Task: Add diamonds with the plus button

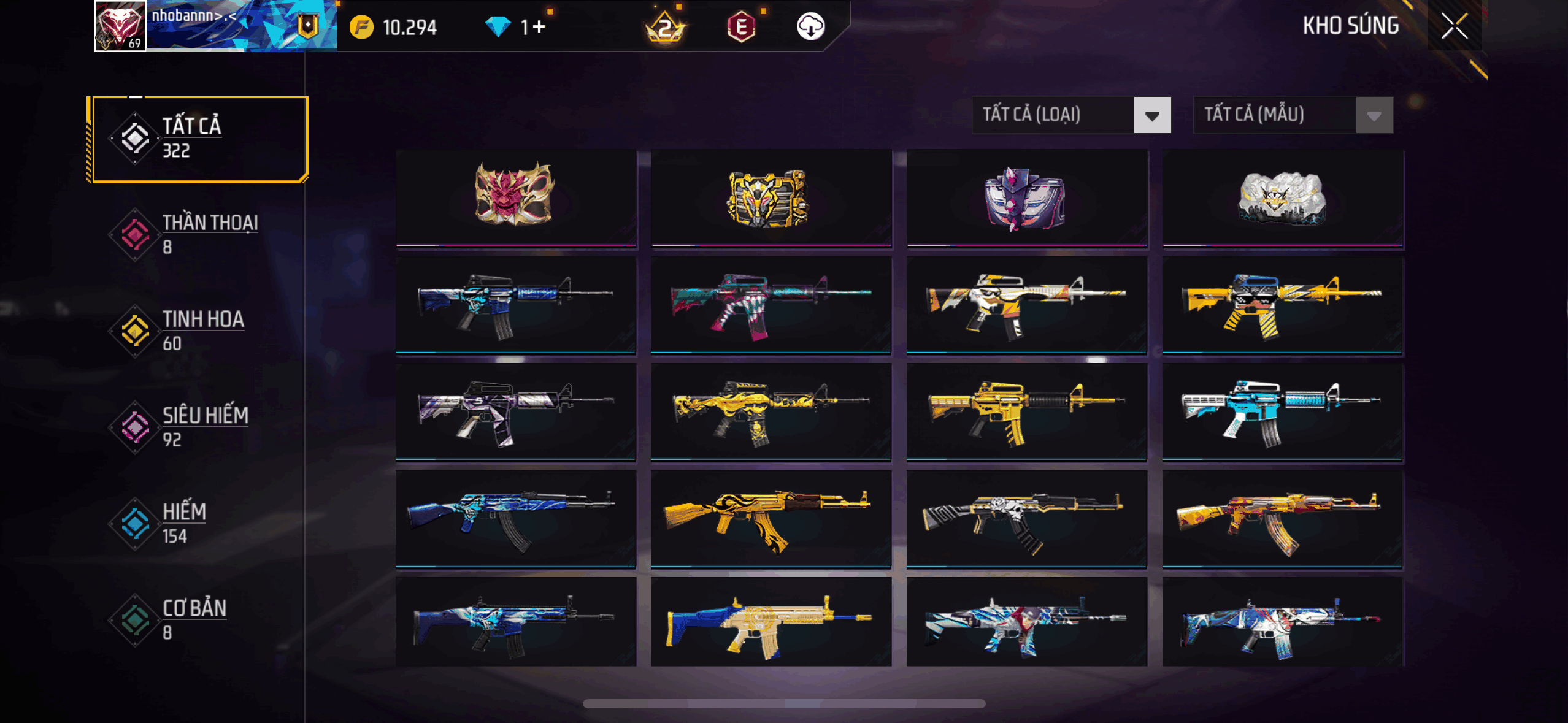Action: coord(539,27)
